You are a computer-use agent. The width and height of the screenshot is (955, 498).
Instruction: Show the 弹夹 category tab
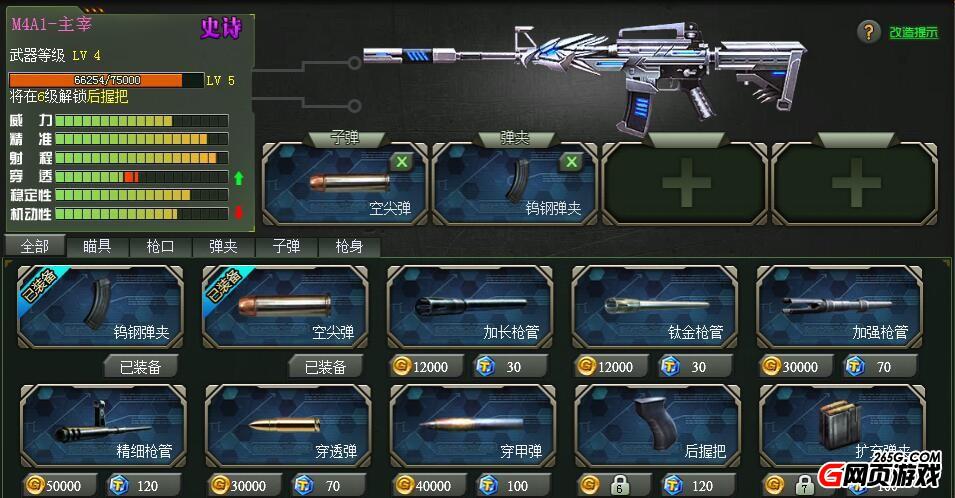click(223, 246)
